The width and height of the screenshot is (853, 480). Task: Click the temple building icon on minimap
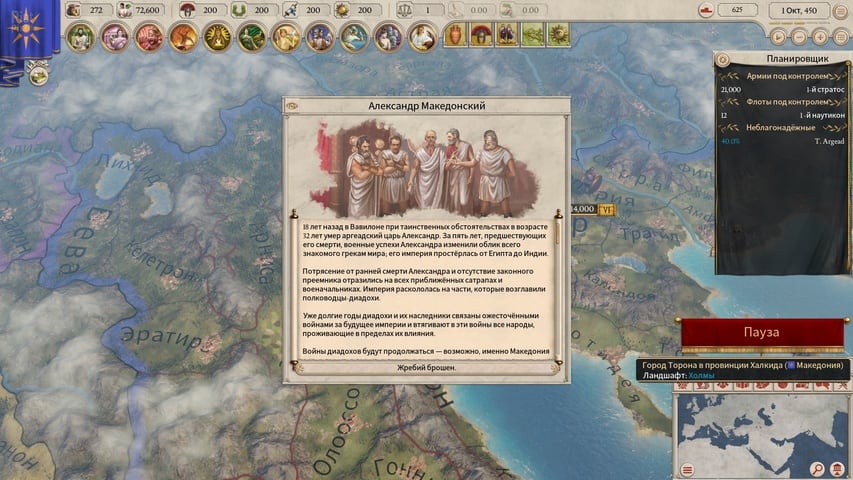click(835, 469)
